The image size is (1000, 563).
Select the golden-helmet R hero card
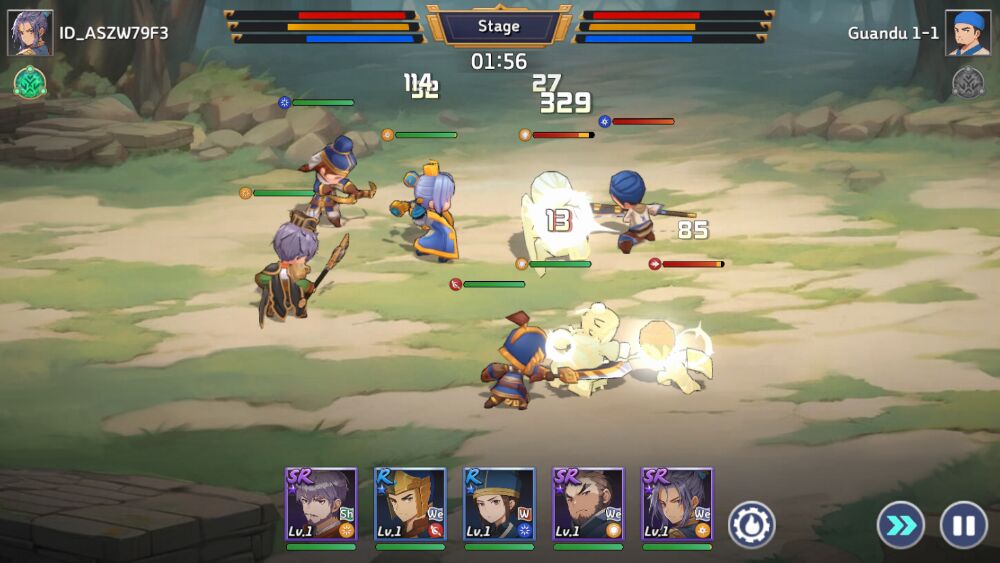point(410,505)
